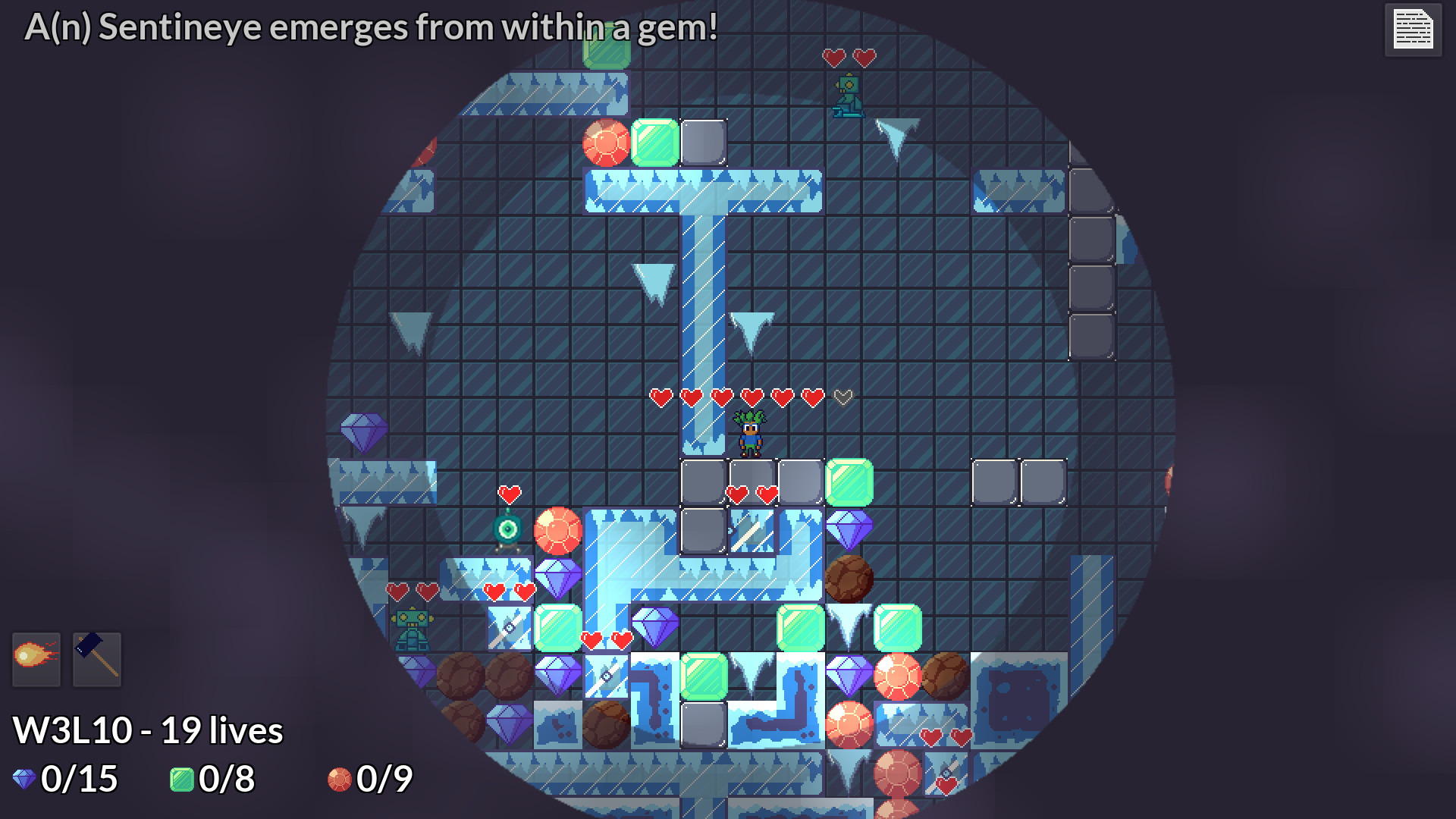
Task: Select the fireball ability icon
Action: coord(36,658)
